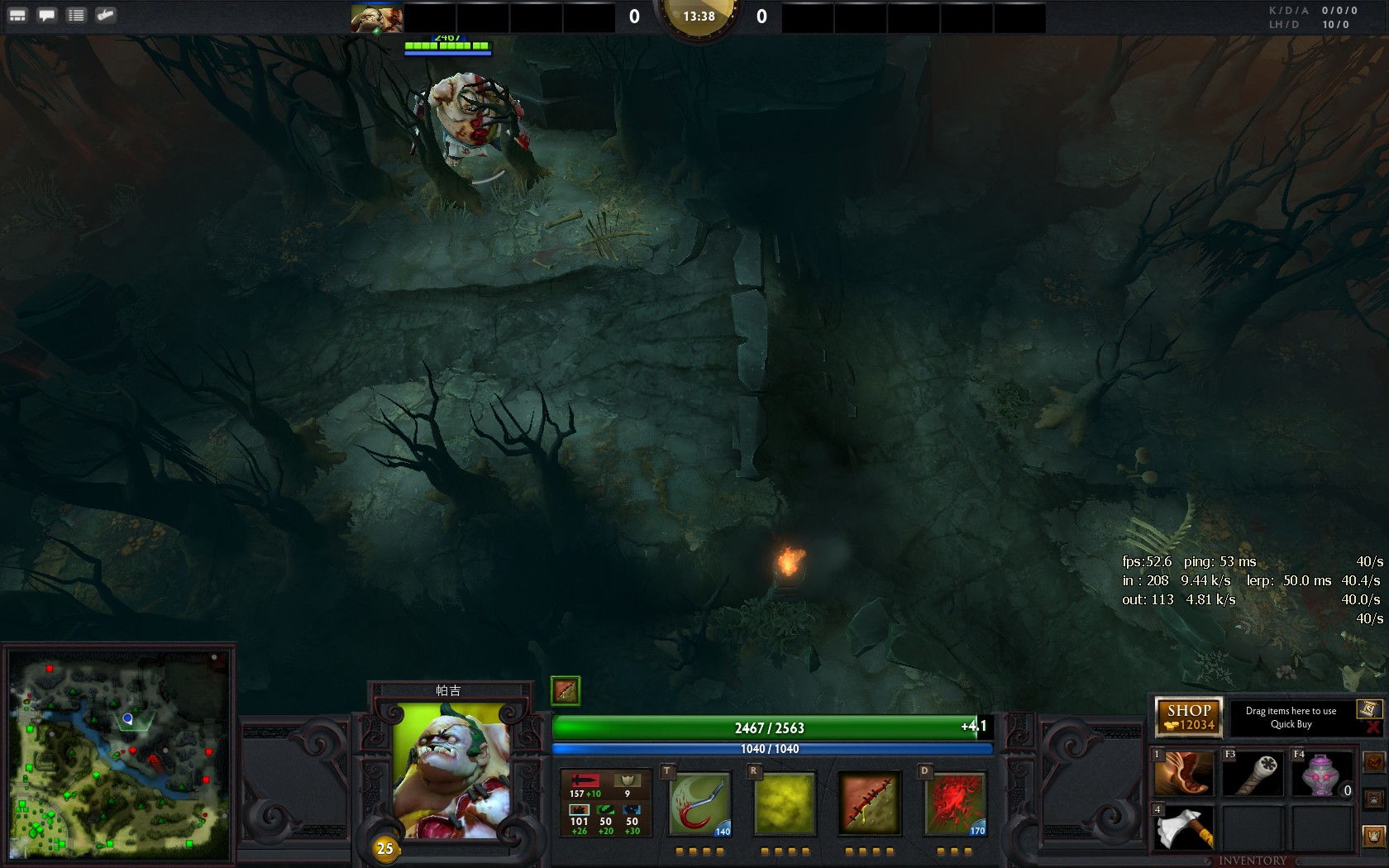The height and width of the screenshot is (868, 1389).
Task: Select the axe item in slot 4
Action: click(x=1184, y=827)
